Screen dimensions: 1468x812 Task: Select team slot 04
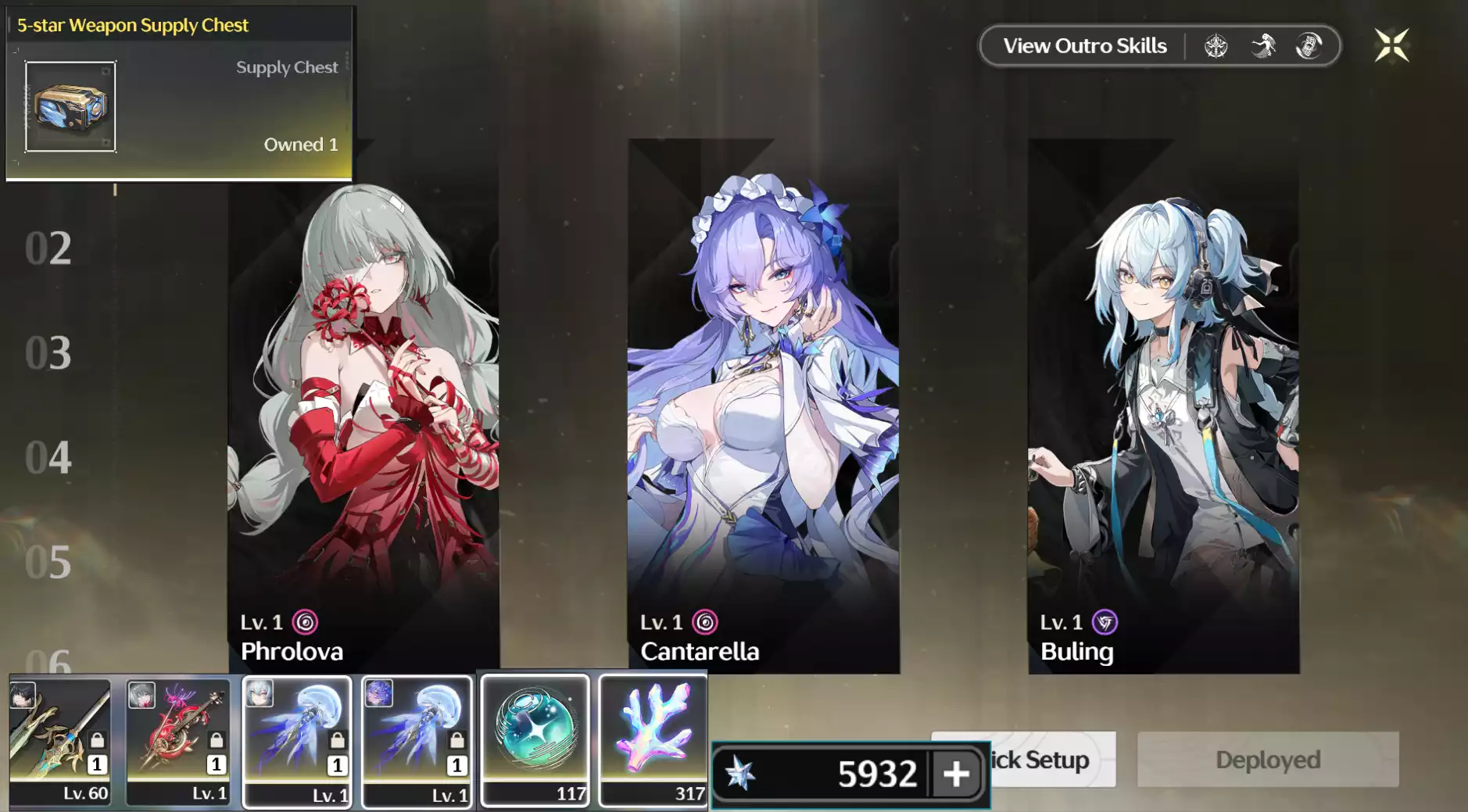[48, 458]
